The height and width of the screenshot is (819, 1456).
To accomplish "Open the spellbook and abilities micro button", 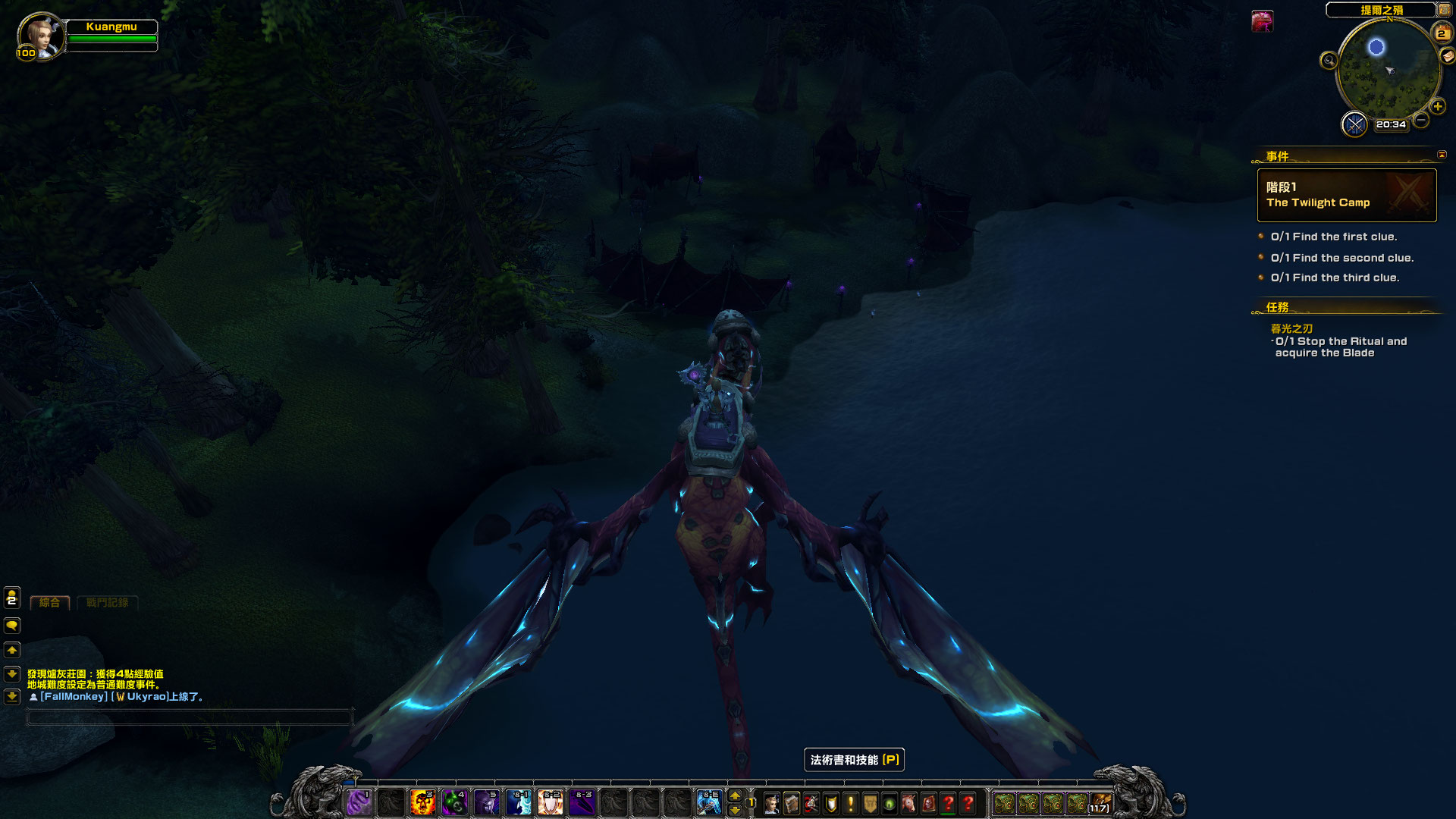I will (791, 803).
